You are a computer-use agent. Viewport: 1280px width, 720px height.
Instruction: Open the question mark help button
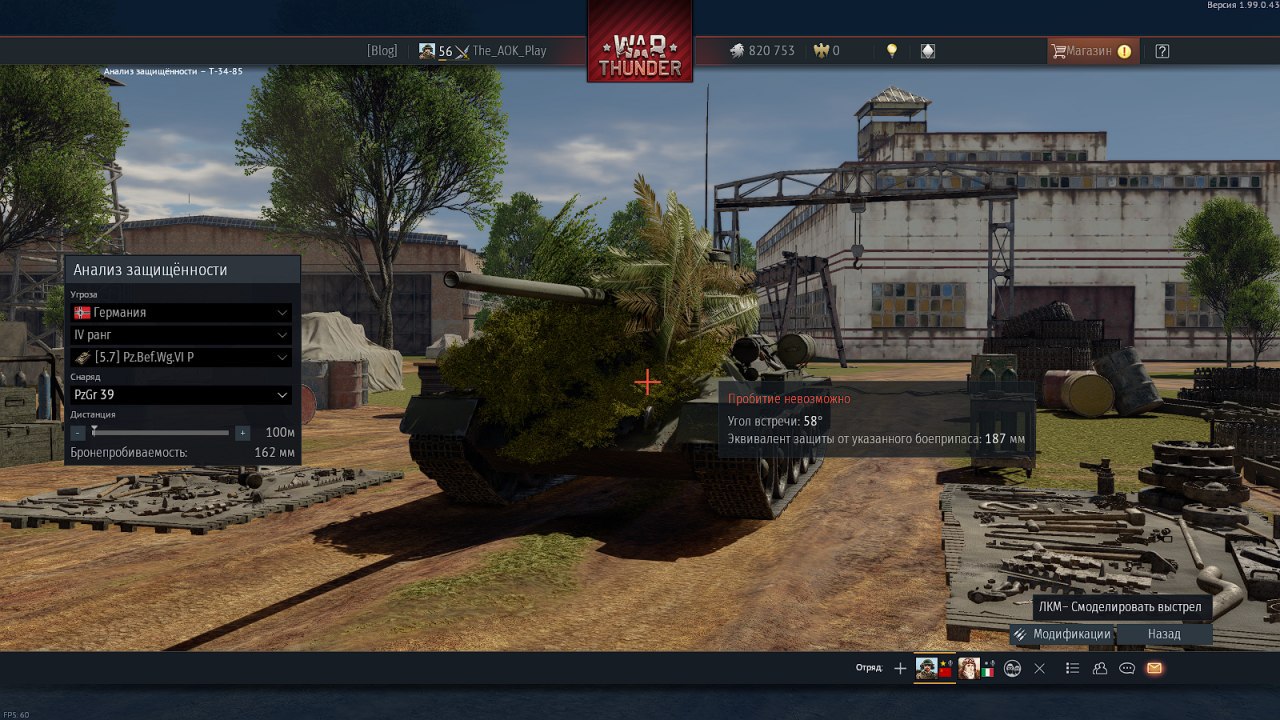click(x=1162, y=51)
